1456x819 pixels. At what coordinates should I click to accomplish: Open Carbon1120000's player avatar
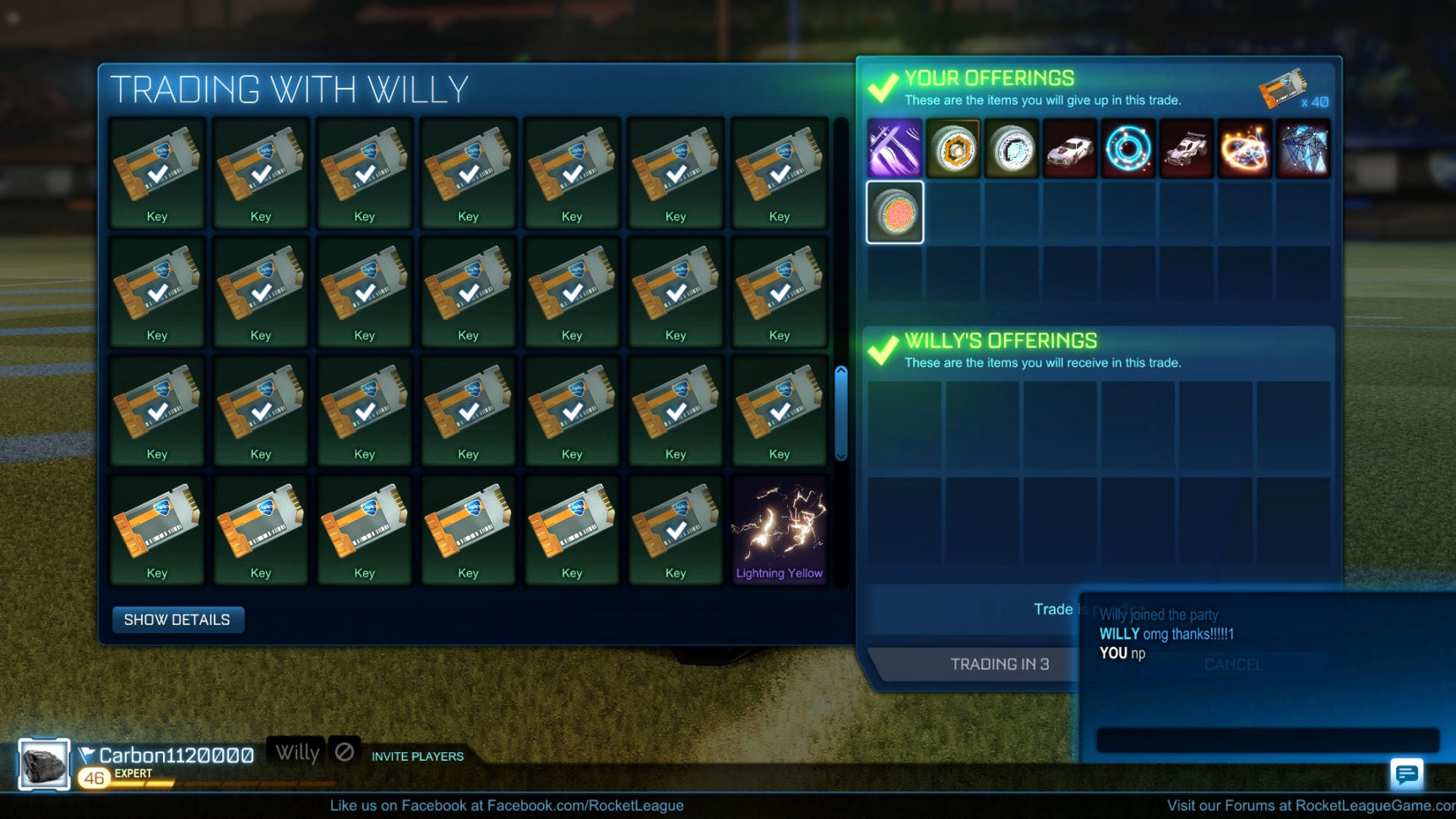coord(44,765)
